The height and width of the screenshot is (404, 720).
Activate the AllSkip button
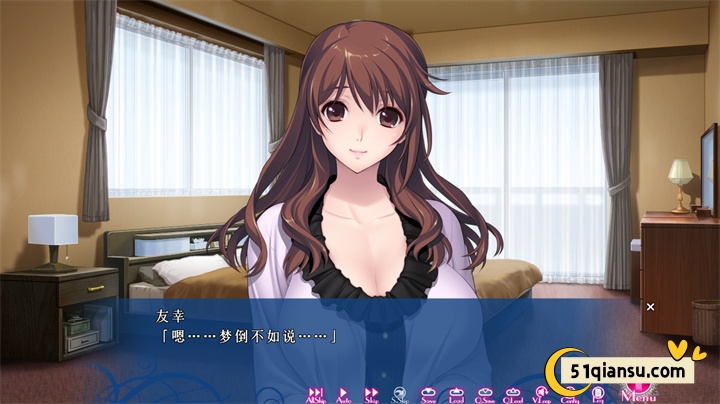point(315,394)
